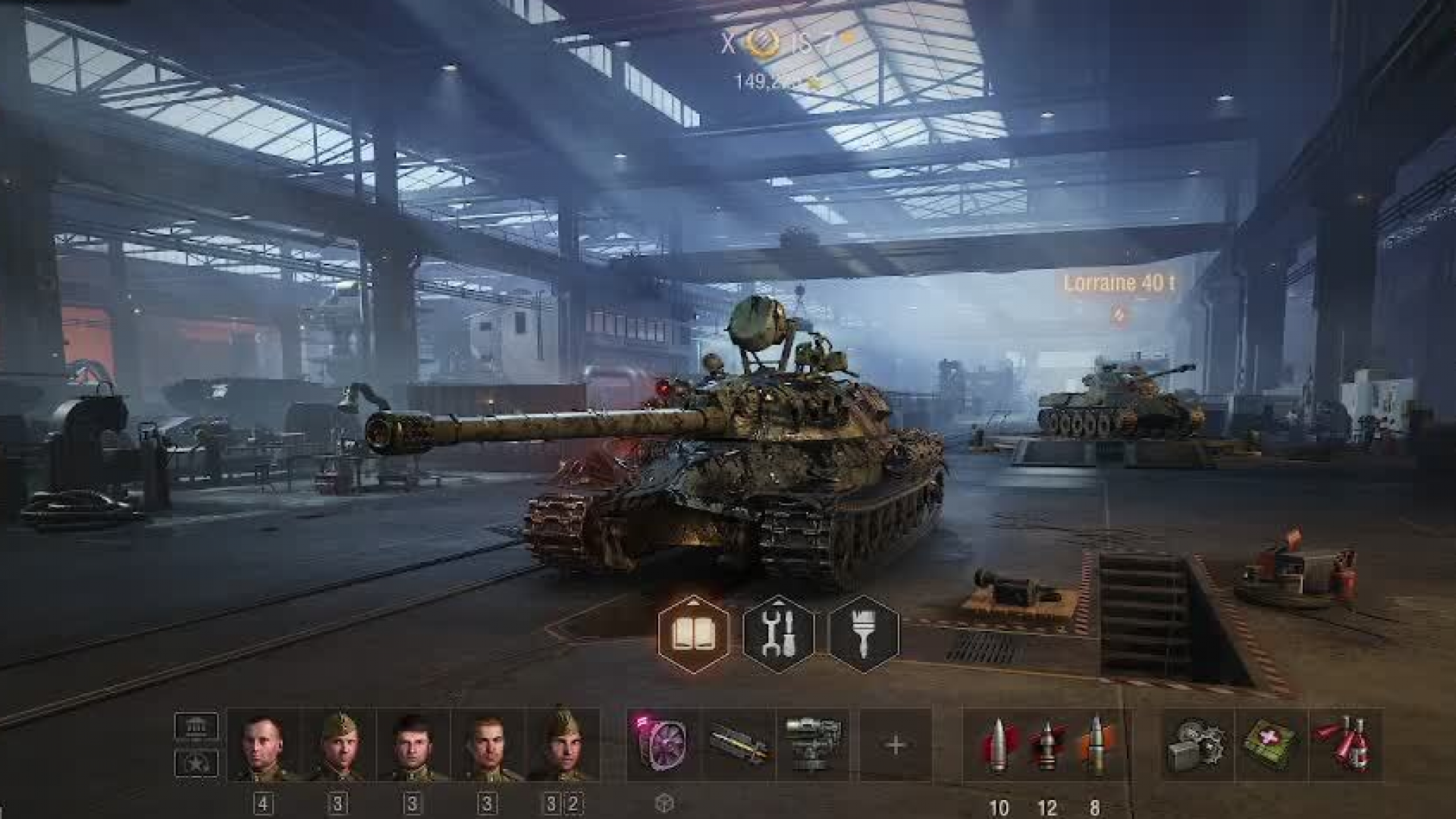Click the star medal crew icon

(196, 763)
